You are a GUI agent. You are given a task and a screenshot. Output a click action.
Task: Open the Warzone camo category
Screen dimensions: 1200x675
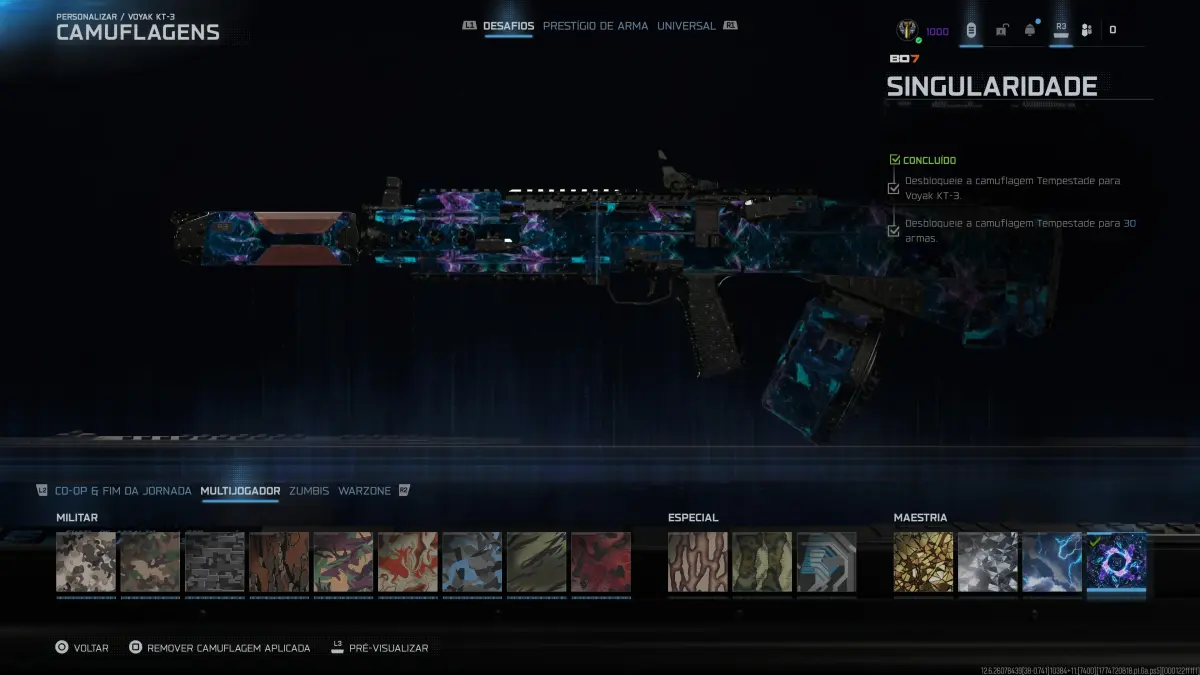click(364, 491)
